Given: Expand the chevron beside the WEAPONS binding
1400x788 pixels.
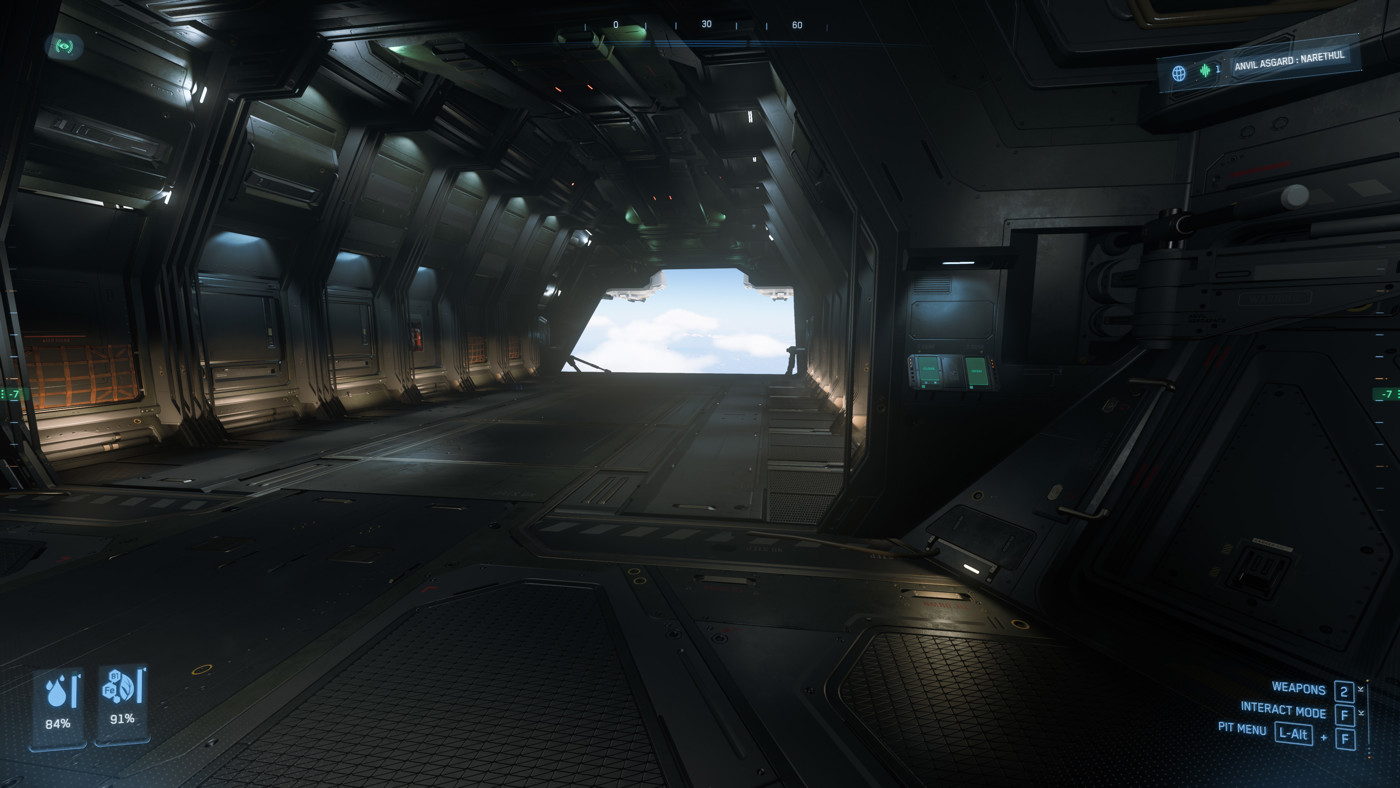Looking at the screenshot, I should [1362, 688].
